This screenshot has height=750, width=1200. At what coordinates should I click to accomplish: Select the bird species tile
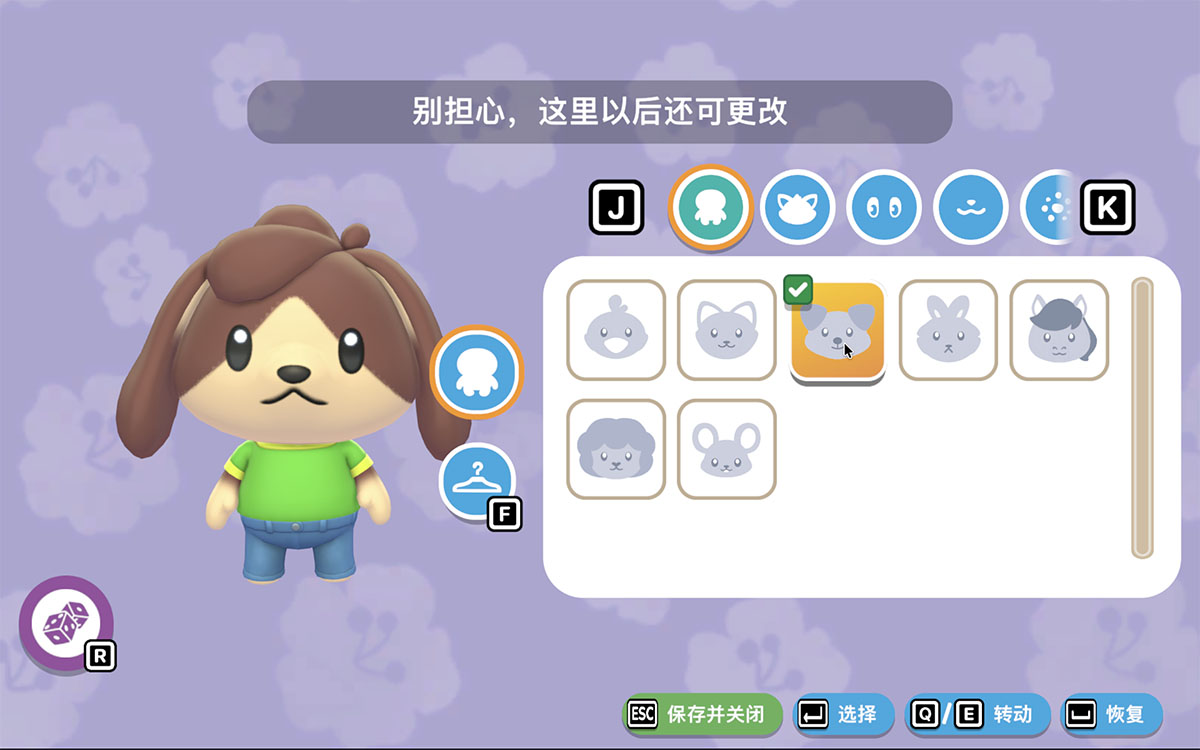616,330
